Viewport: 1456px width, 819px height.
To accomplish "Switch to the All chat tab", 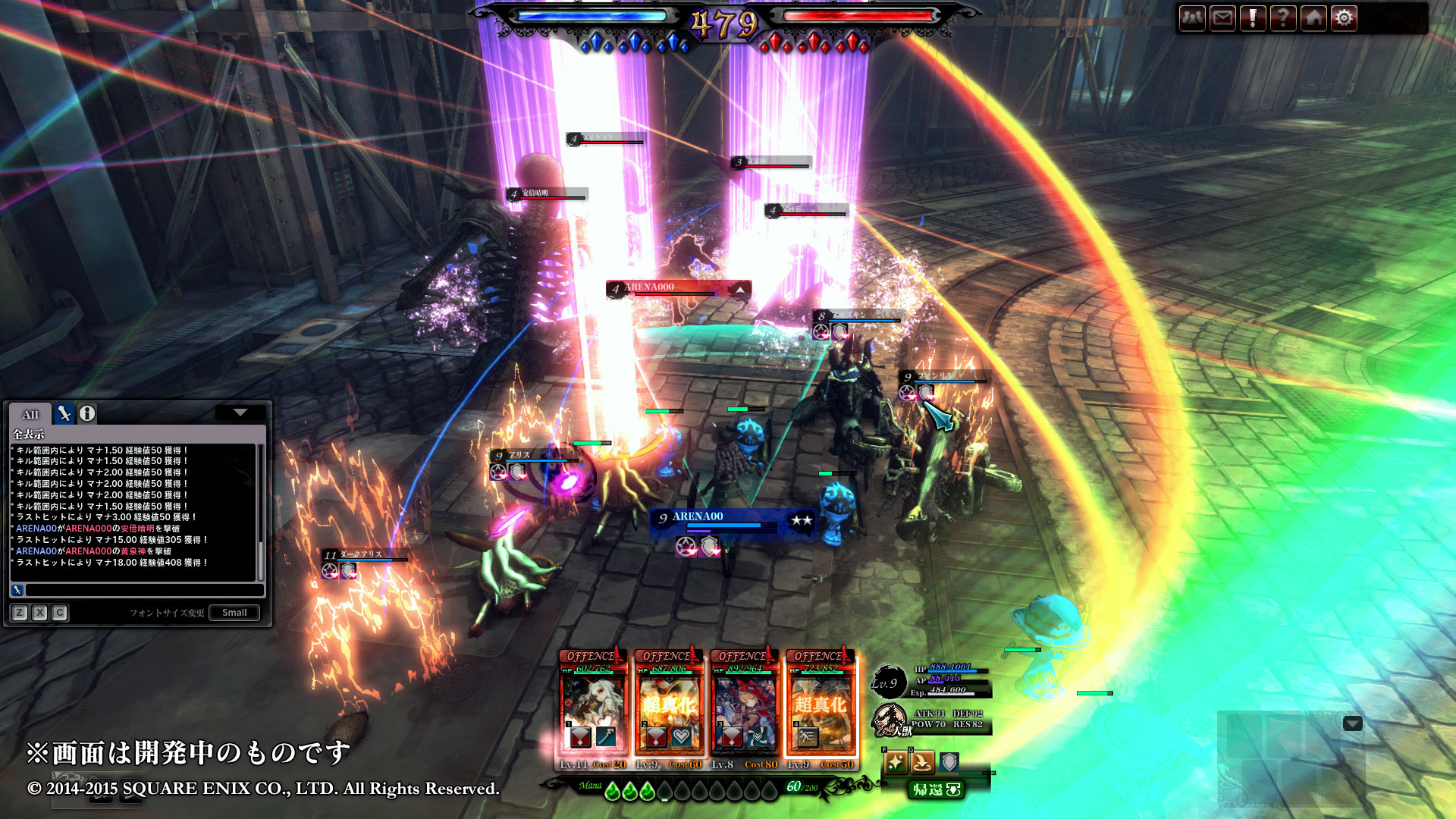I will click(30, 414).
